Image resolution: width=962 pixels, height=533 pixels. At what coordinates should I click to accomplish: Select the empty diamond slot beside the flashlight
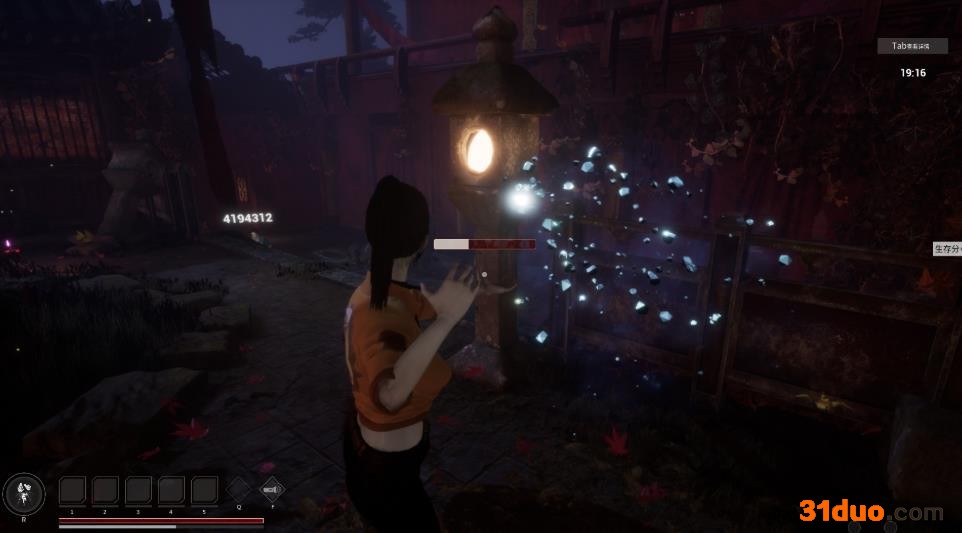point(238,489)
